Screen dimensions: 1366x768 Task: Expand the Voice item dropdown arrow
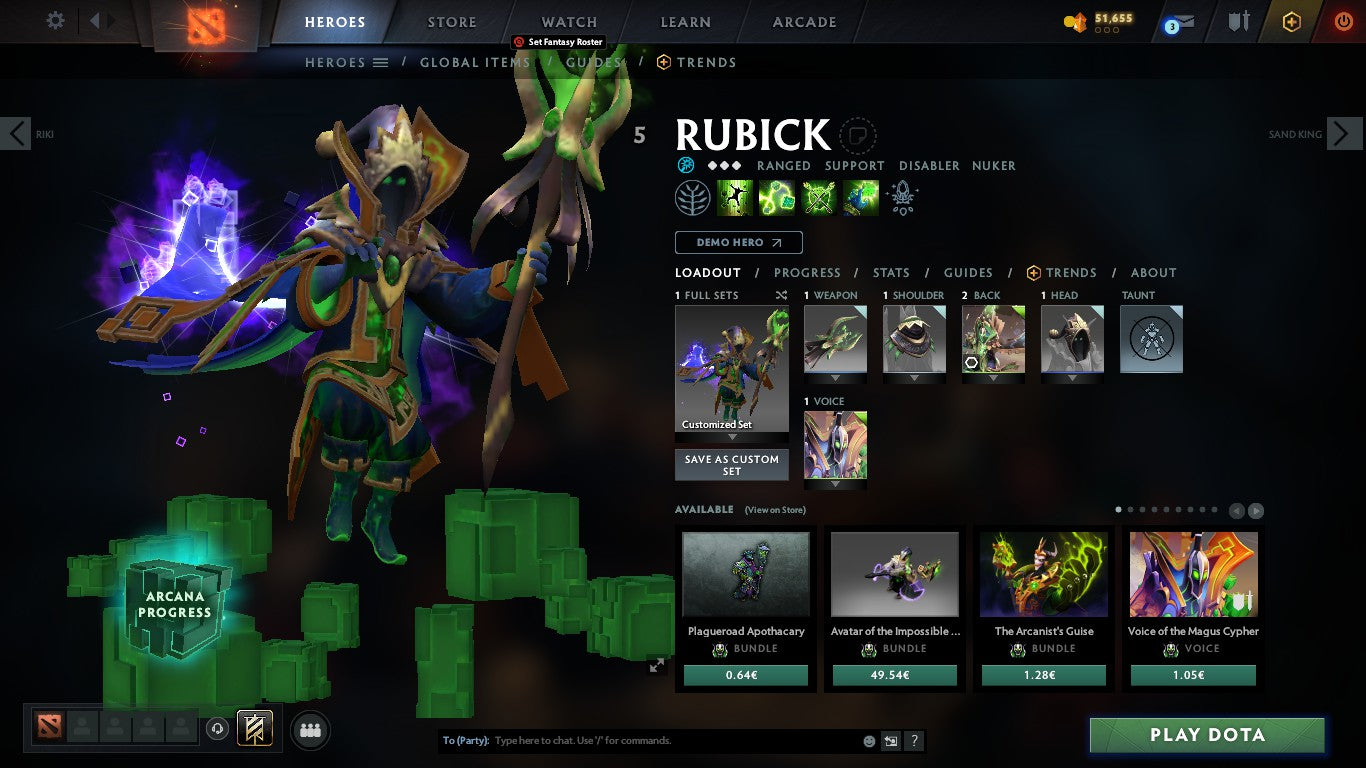point(835,483)
